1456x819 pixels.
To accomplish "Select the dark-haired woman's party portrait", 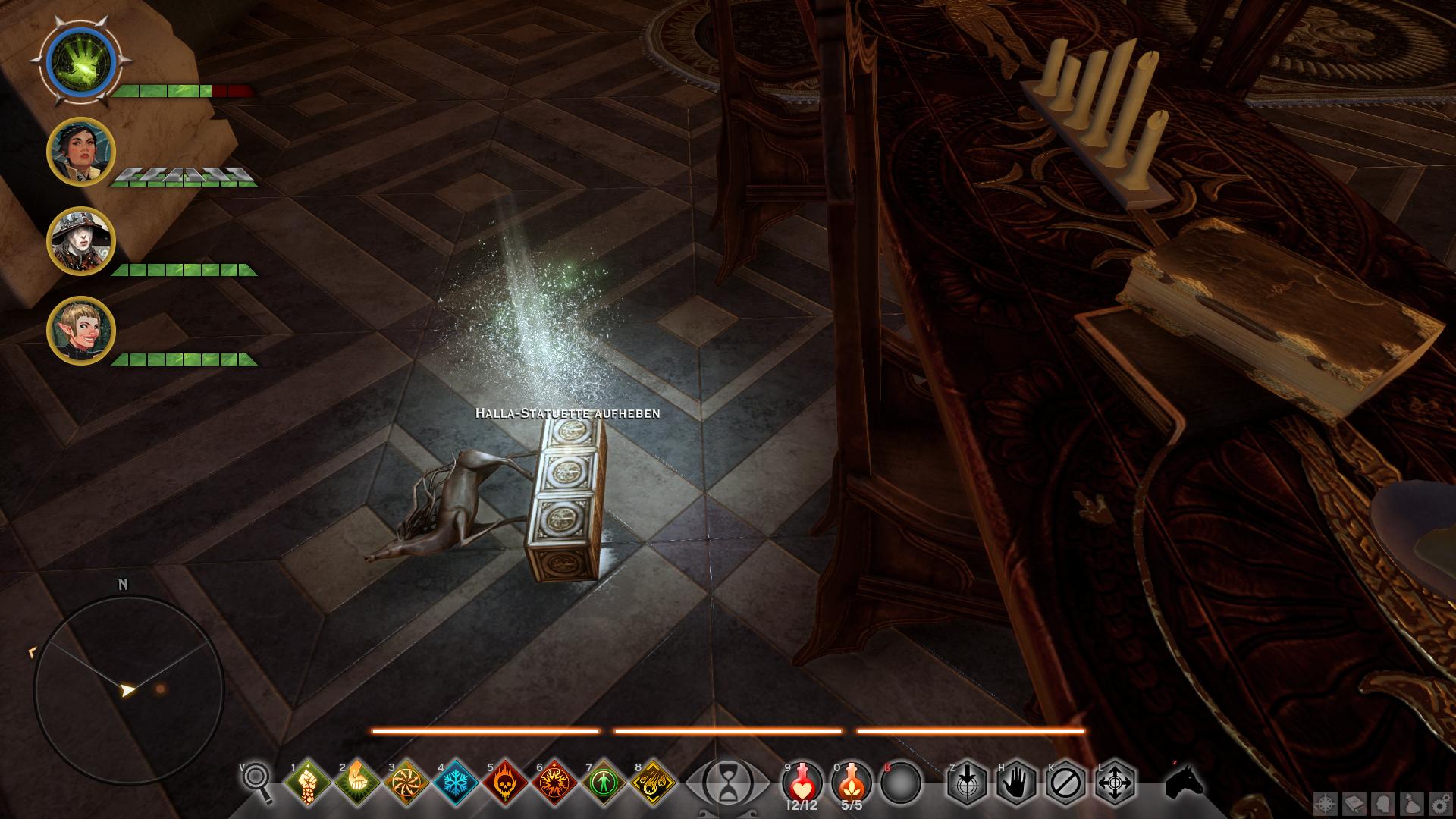I will (80, 152).
